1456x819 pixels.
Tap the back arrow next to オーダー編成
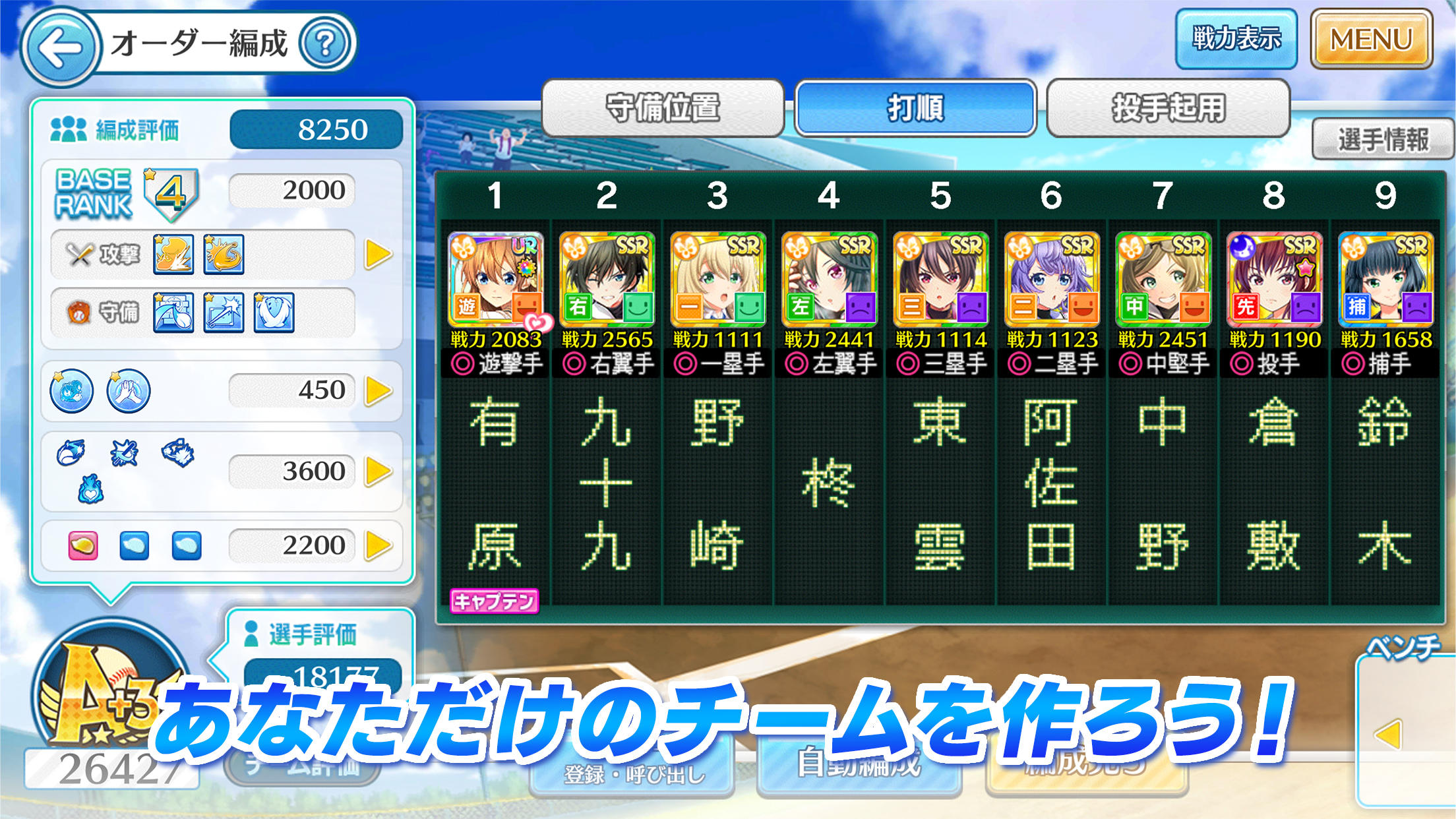click(61, 45)
